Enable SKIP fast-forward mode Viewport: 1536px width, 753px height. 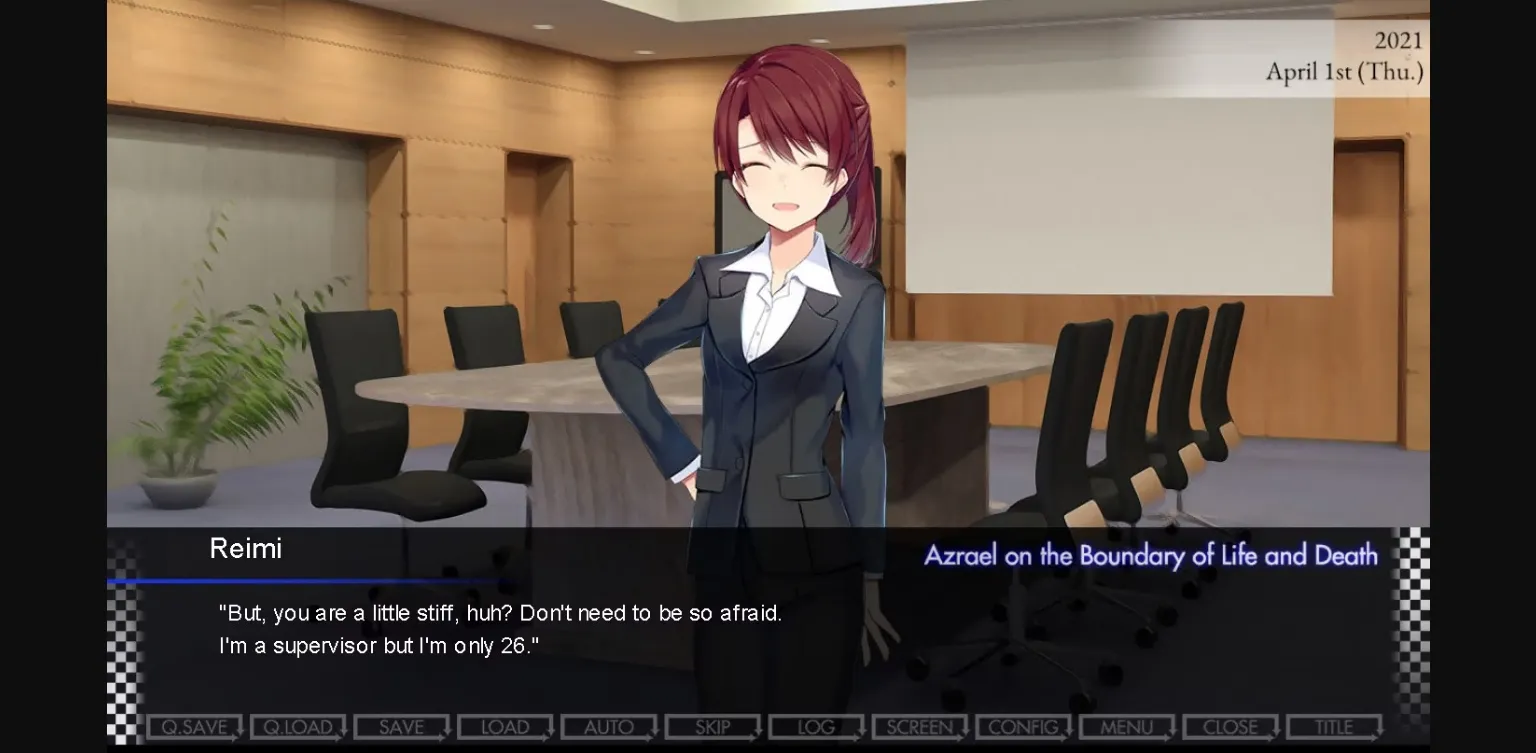[x=712, y=727]
